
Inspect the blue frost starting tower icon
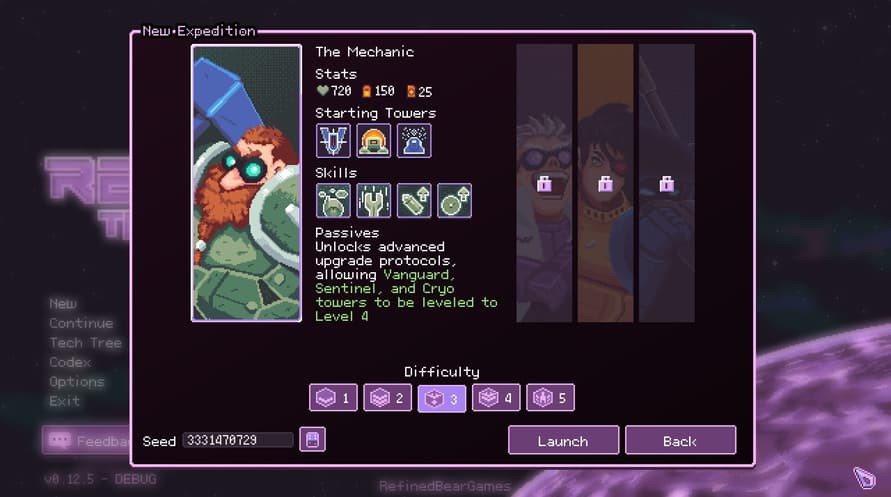pos(414,141)
